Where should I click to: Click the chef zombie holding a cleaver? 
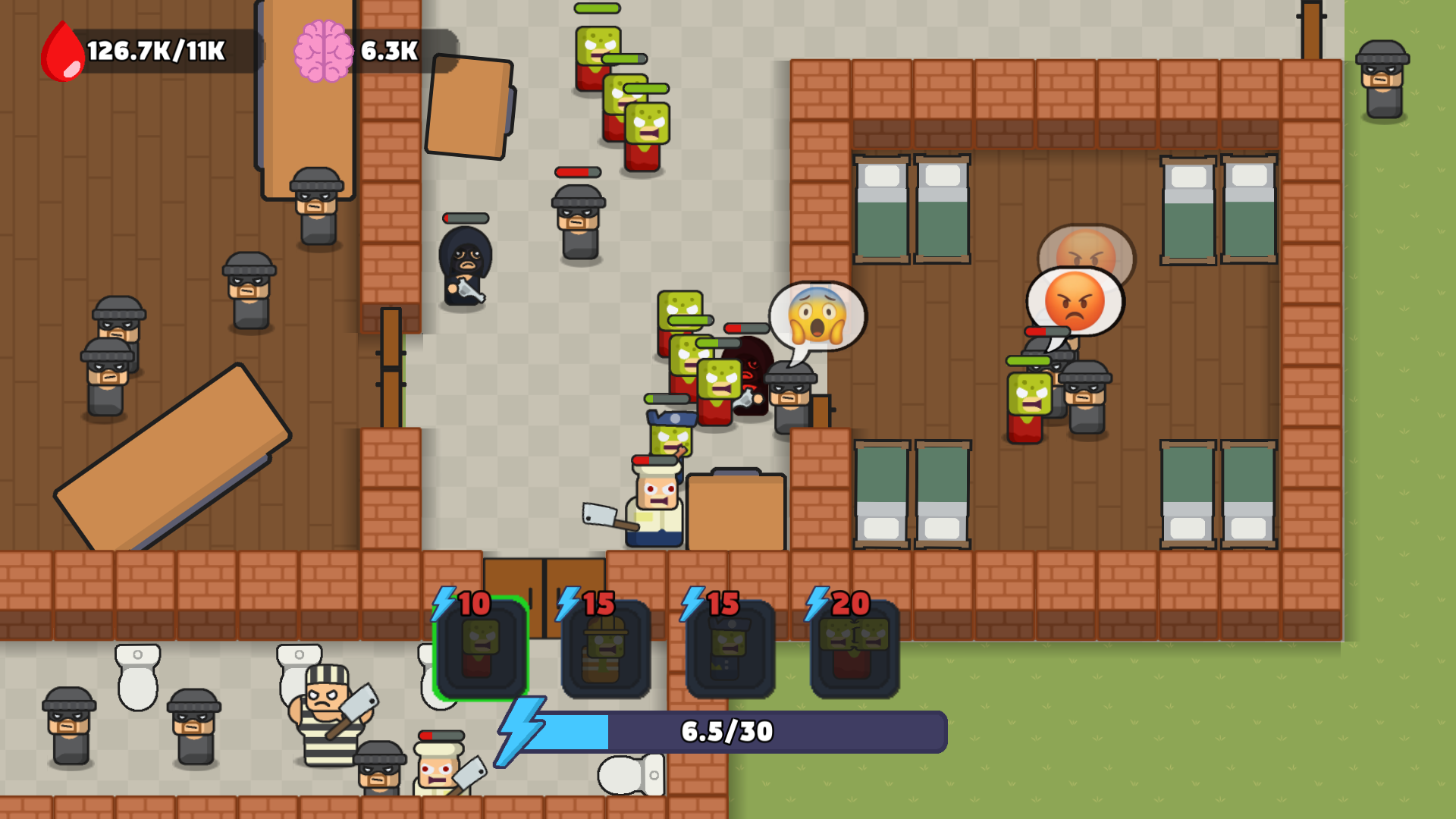pos(656,508)
